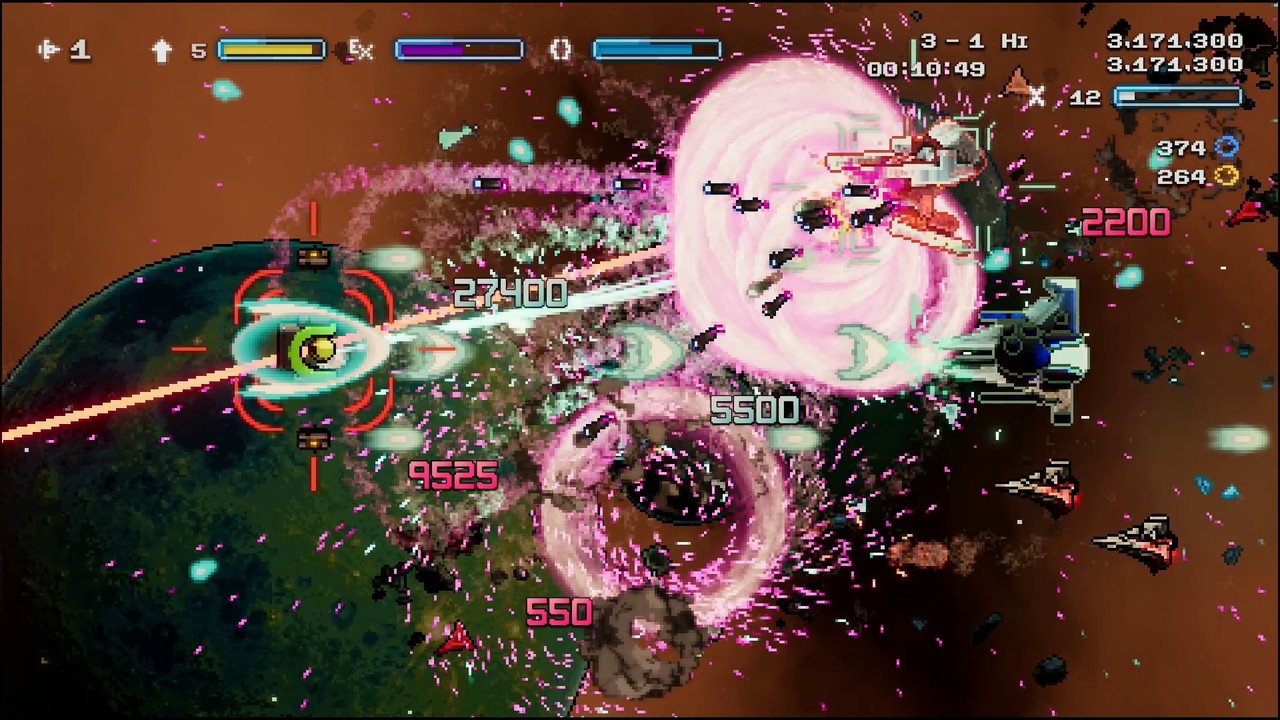Image resolution: width=1280 pixels, height=720 pixels.
Task: Click the top score 3,171,300
Action: tap(1177, 40)
